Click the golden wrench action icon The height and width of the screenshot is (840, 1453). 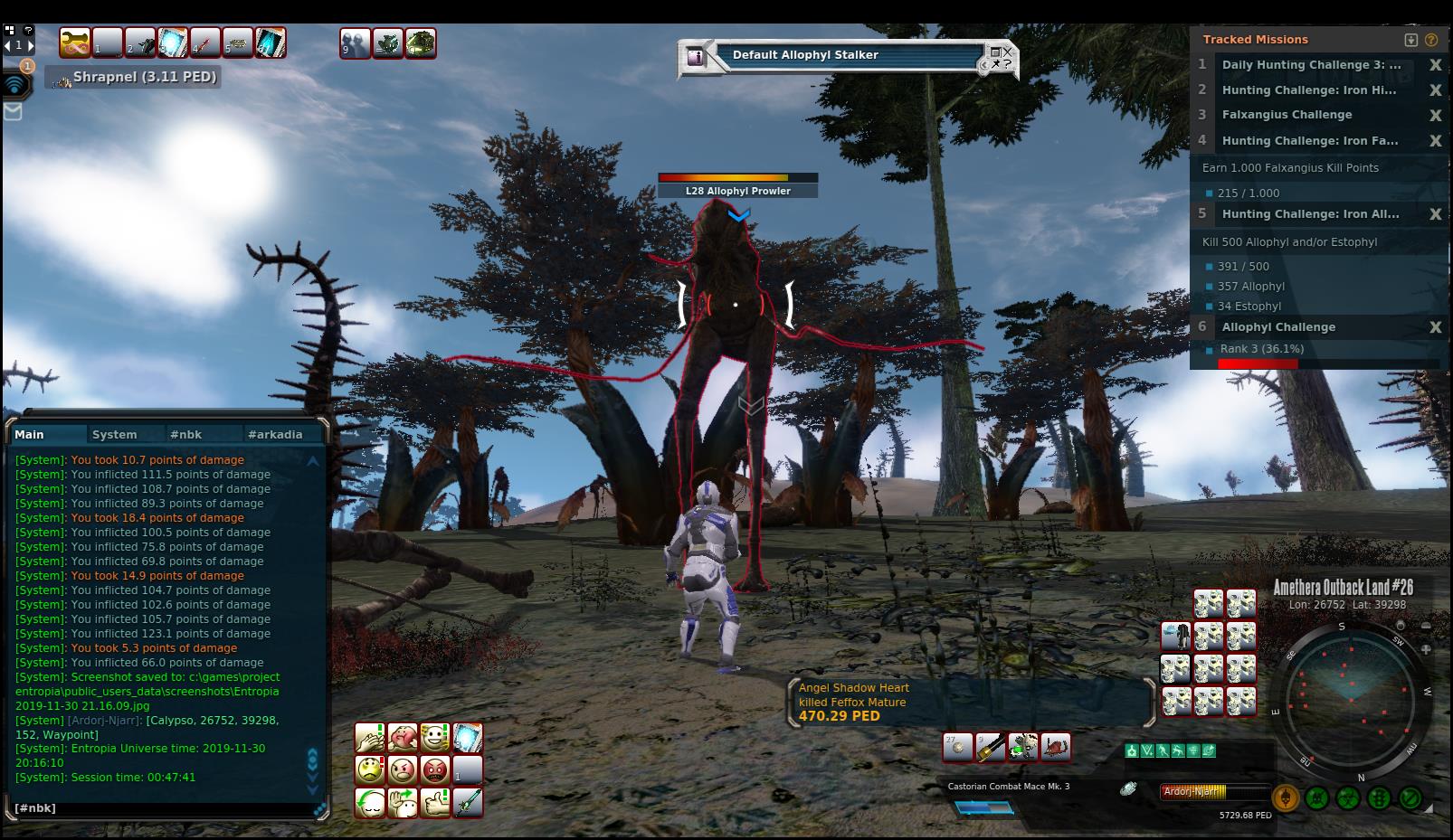pyautogui.click(x=75, y=42)
